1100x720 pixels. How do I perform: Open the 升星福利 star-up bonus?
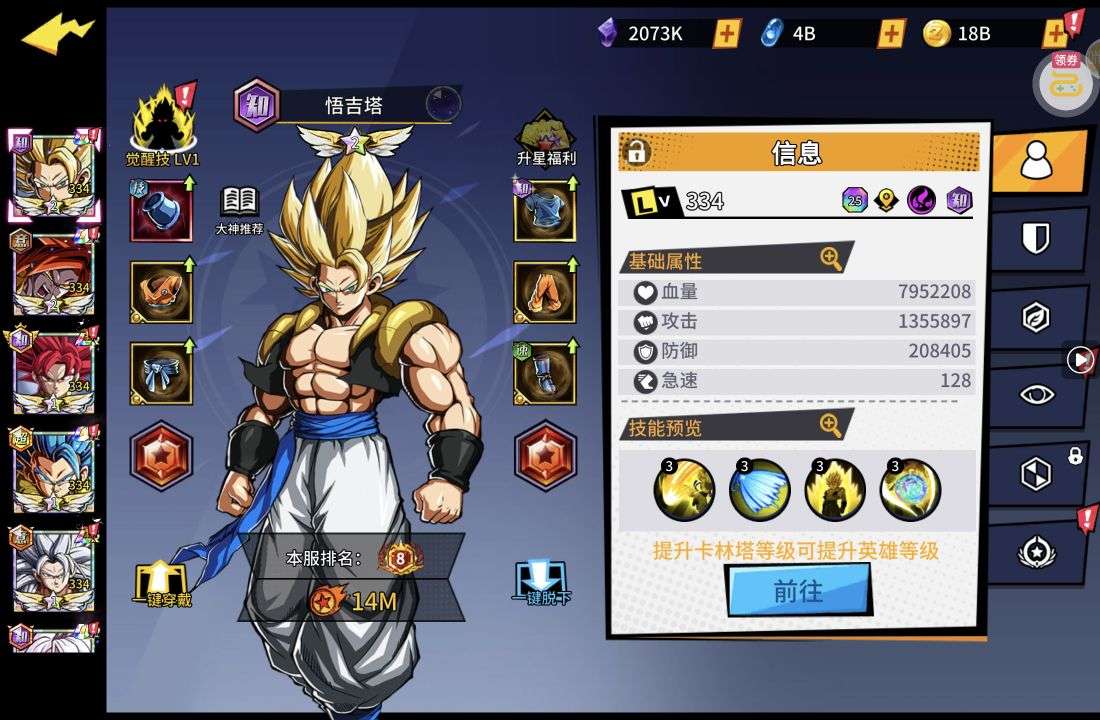coord(545,136)
